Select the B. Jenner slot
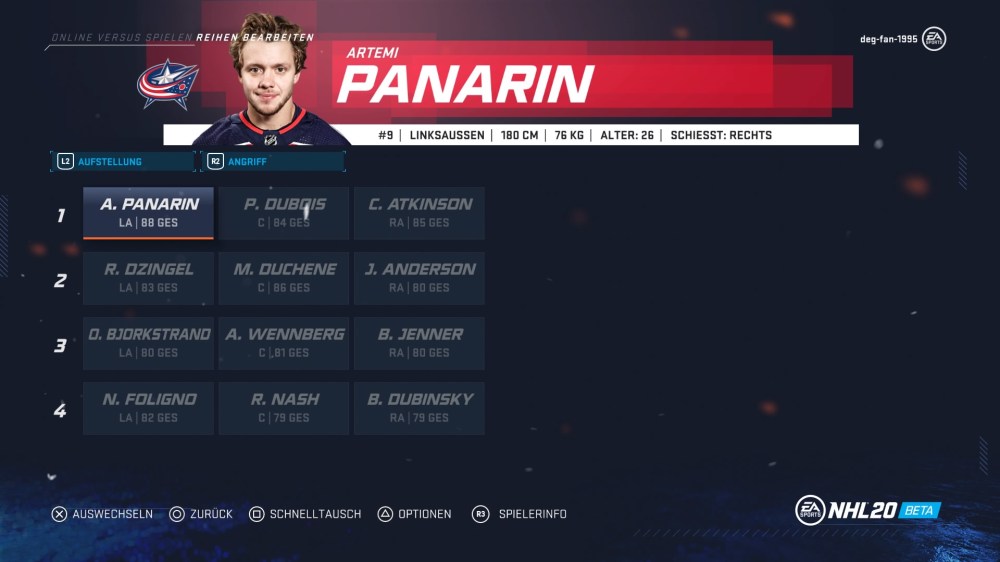The width and height of the screenshot is (1000, 562). click(419, 342)
